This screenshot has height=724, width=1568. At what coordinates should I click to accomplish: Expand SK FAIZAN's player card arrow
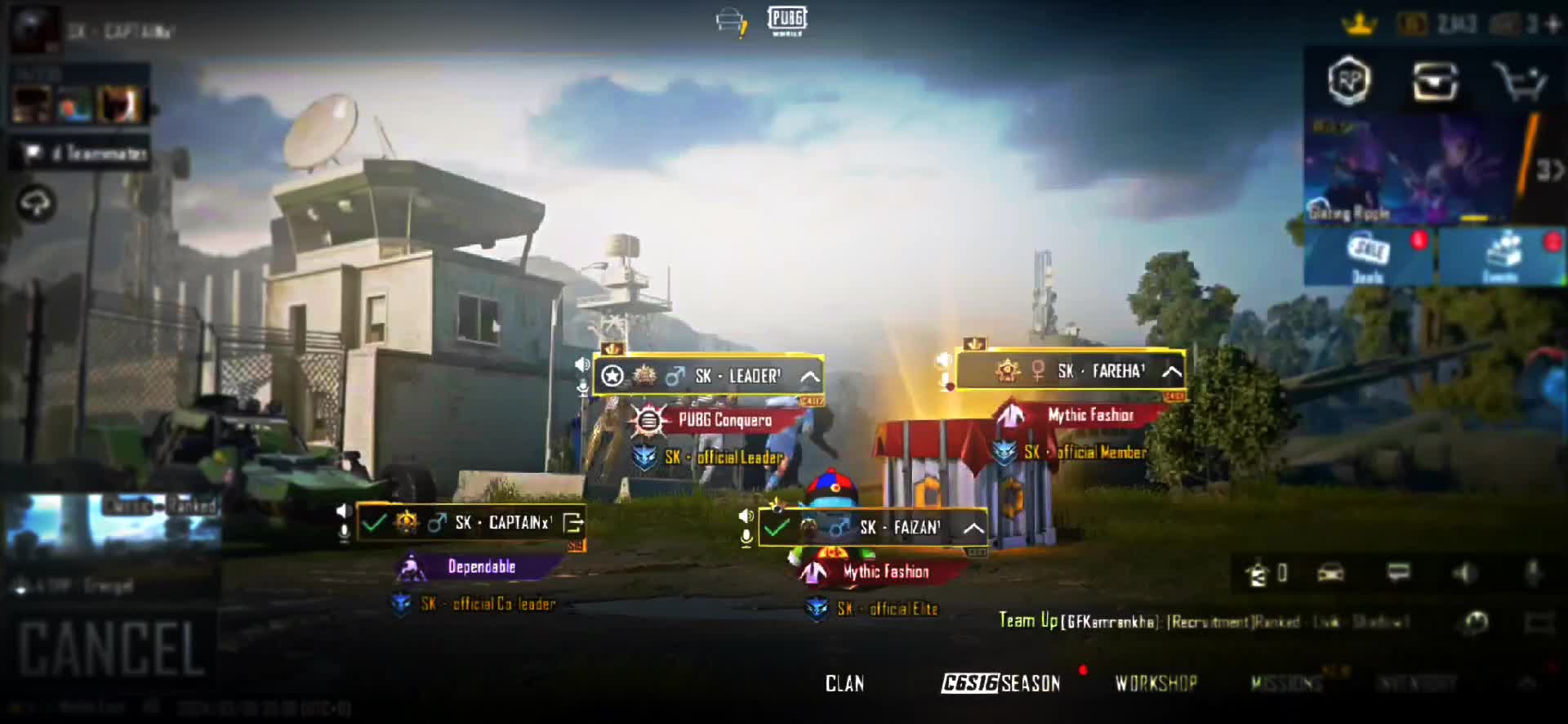coord(973,528)
